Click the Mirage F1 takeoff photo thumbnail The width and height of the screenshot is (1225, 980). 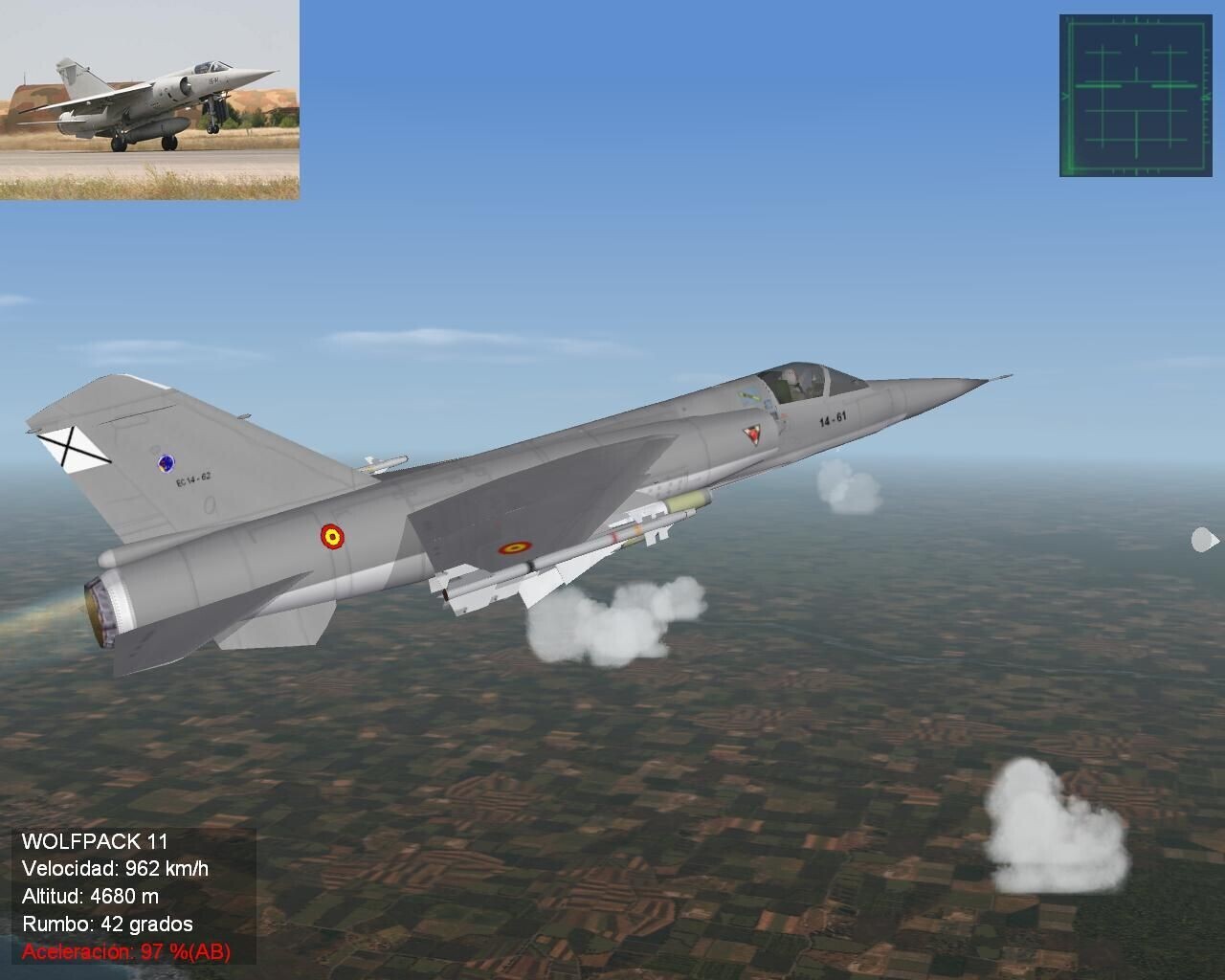150,100
